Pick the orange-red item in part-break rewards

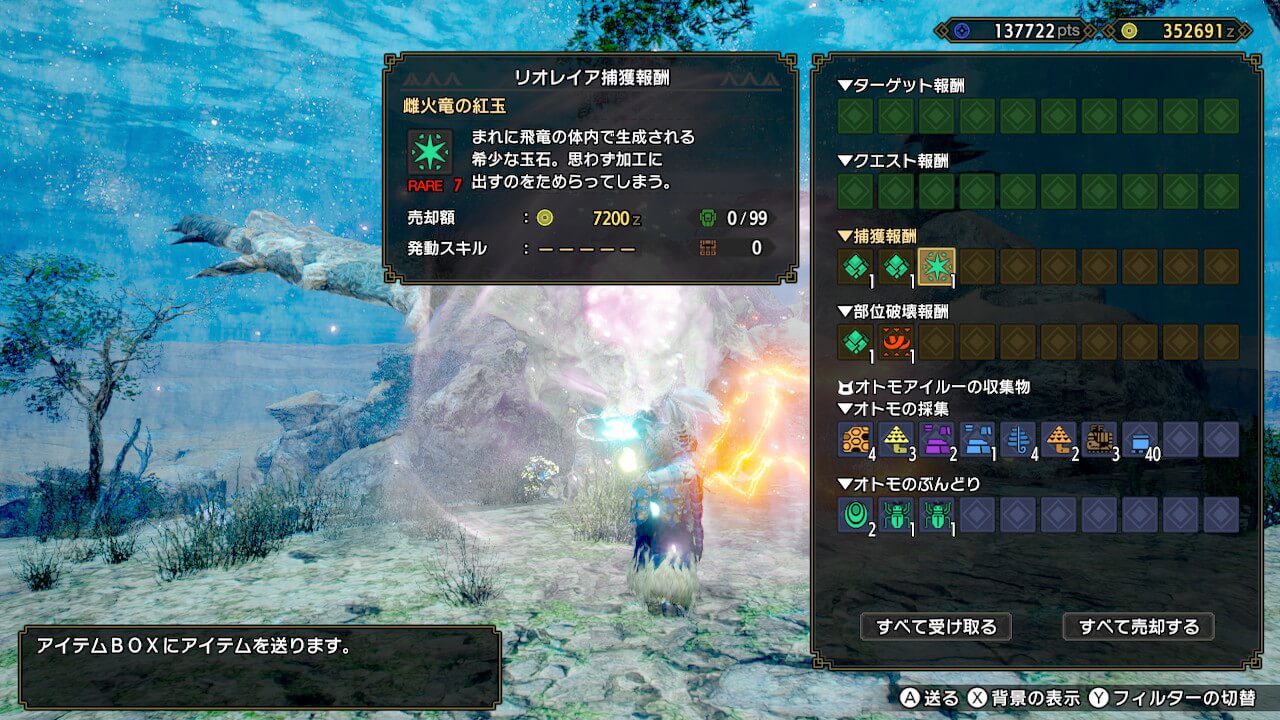pos(896,342)
